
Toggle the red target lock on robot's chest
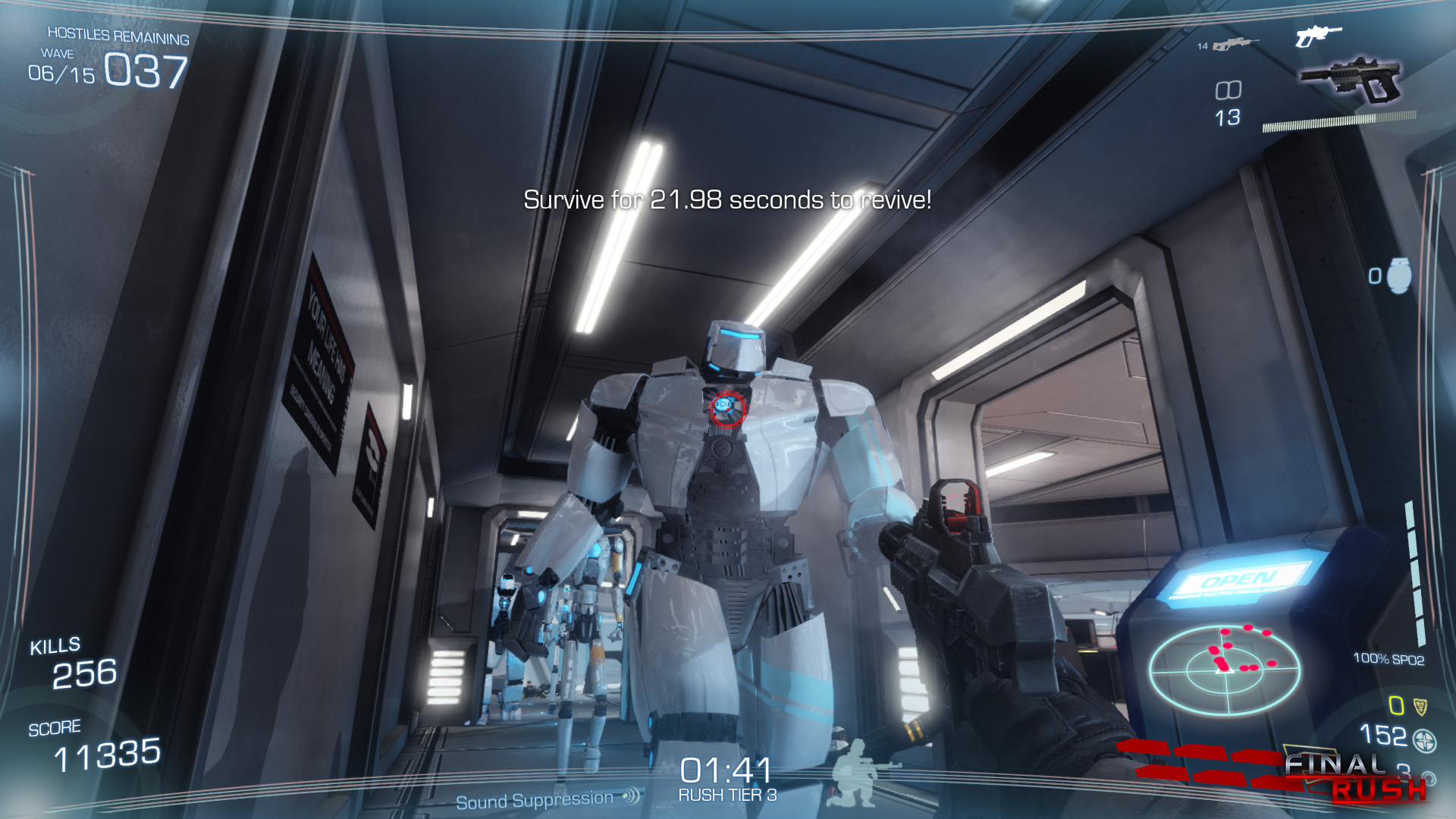click(x=727, y=407)
